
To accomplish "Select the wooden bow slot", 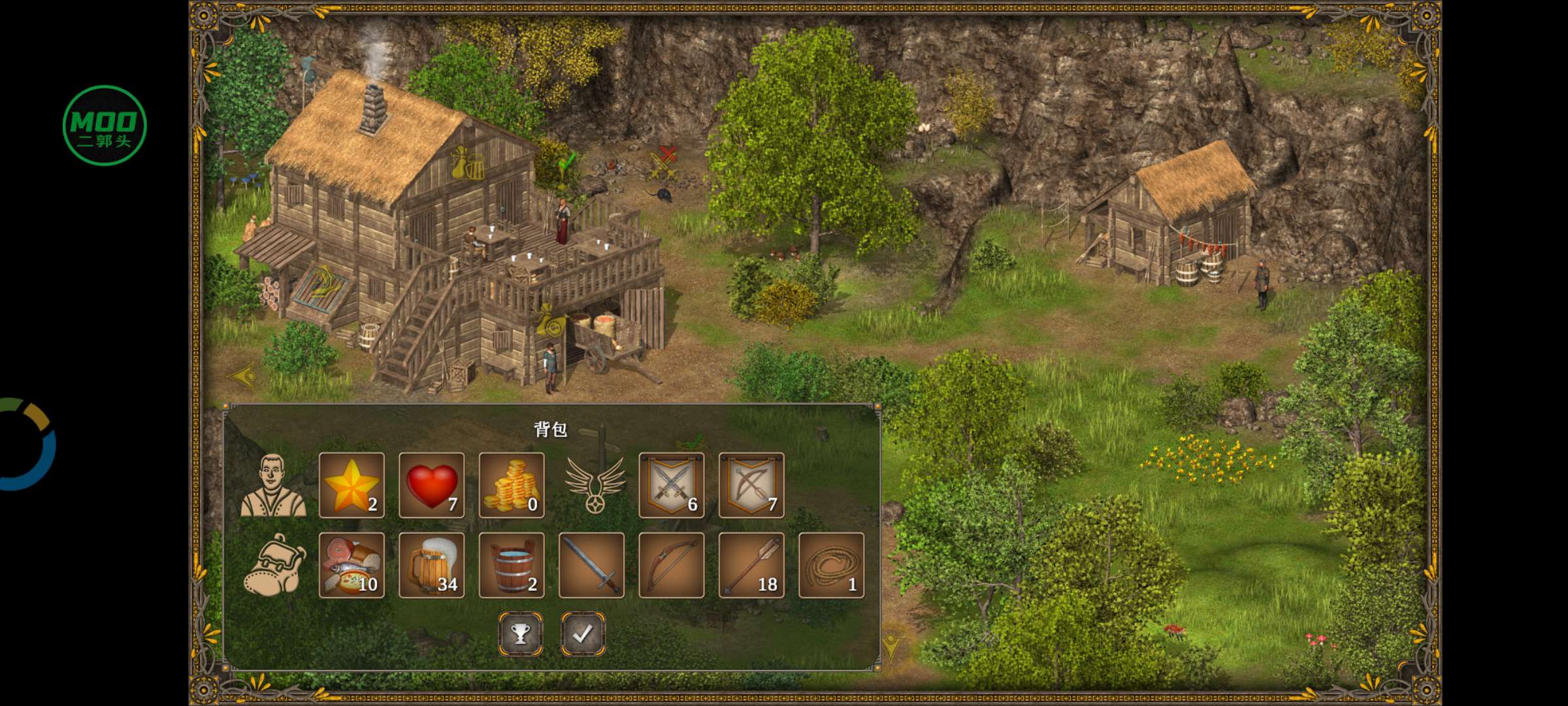I will [x=672, y=565].
